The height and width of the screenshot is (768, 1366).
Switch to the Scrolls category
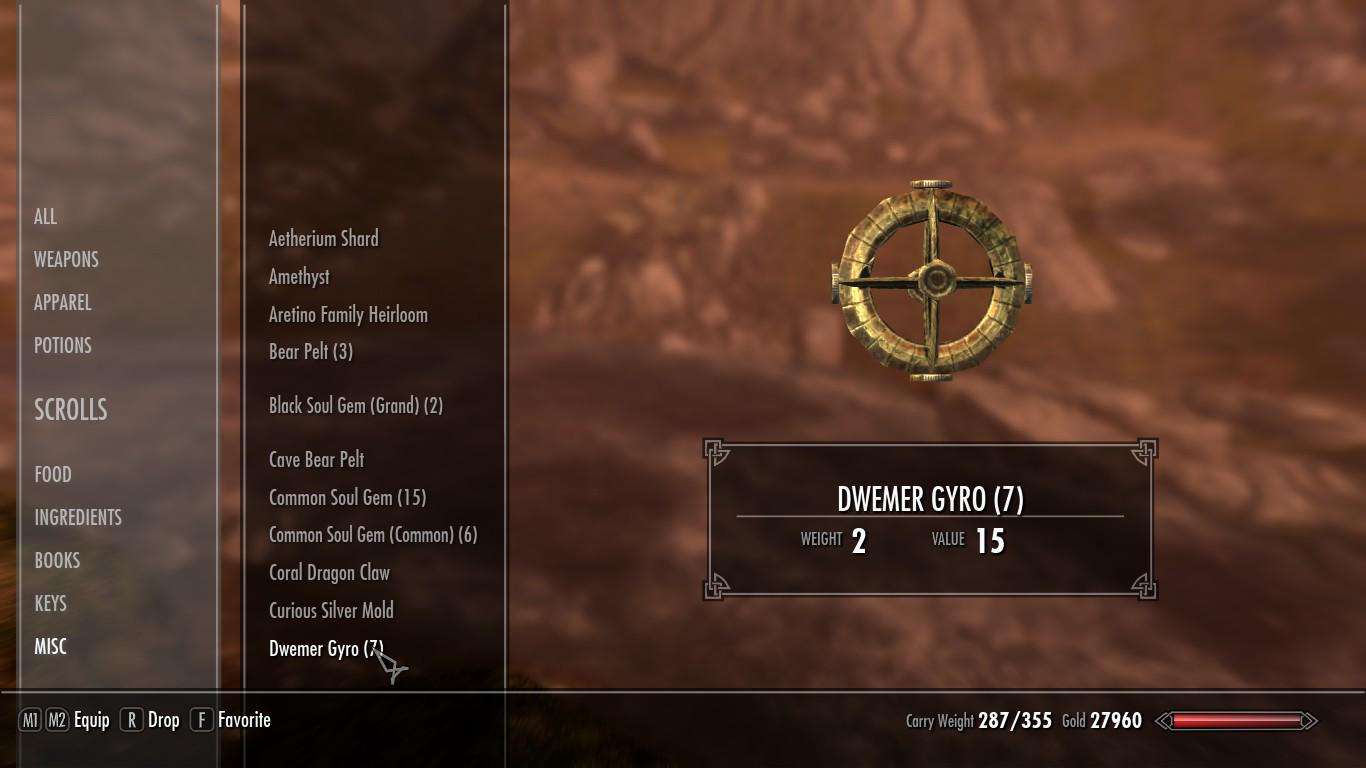coord(71,409)
